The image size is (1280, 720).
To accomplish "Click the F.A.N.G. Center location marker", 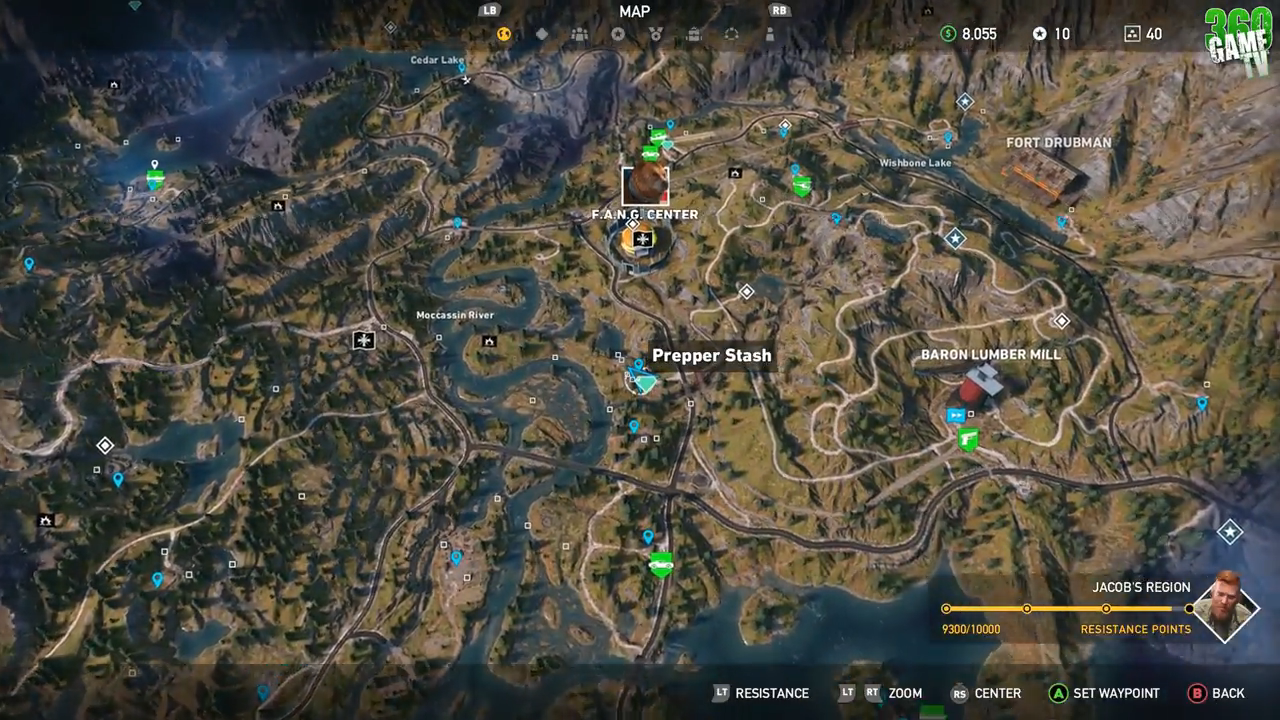I will coord(645,185).
